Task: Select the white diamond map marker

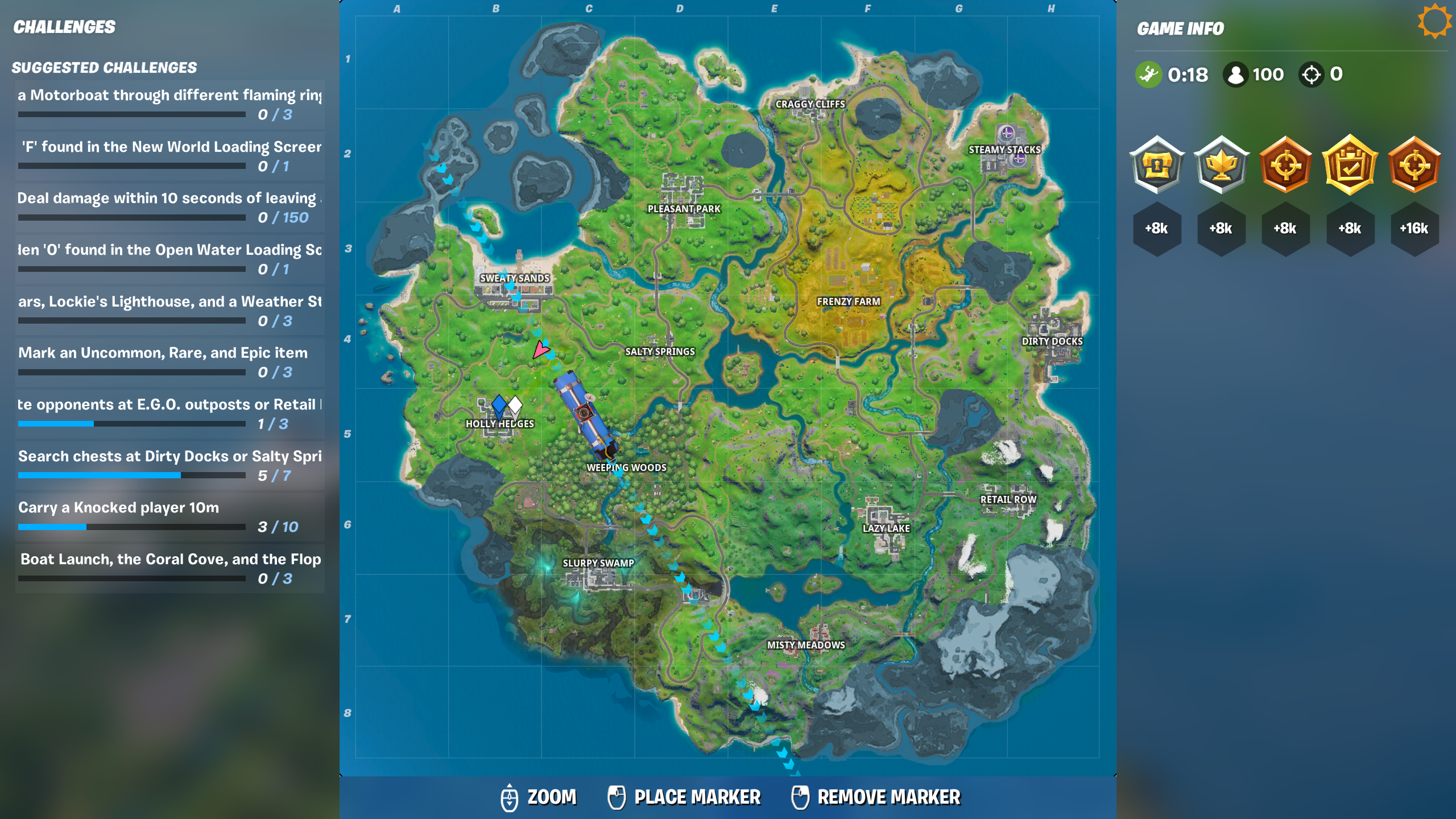Action: (x=515, y=405)
